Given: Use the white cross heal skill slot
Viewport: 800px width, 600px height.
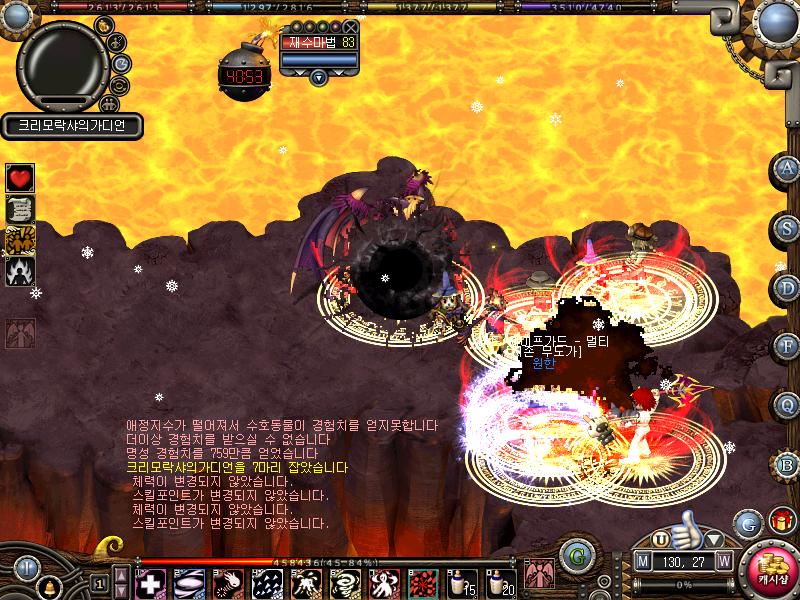Looking at the screenshot, I should point(150,581).
